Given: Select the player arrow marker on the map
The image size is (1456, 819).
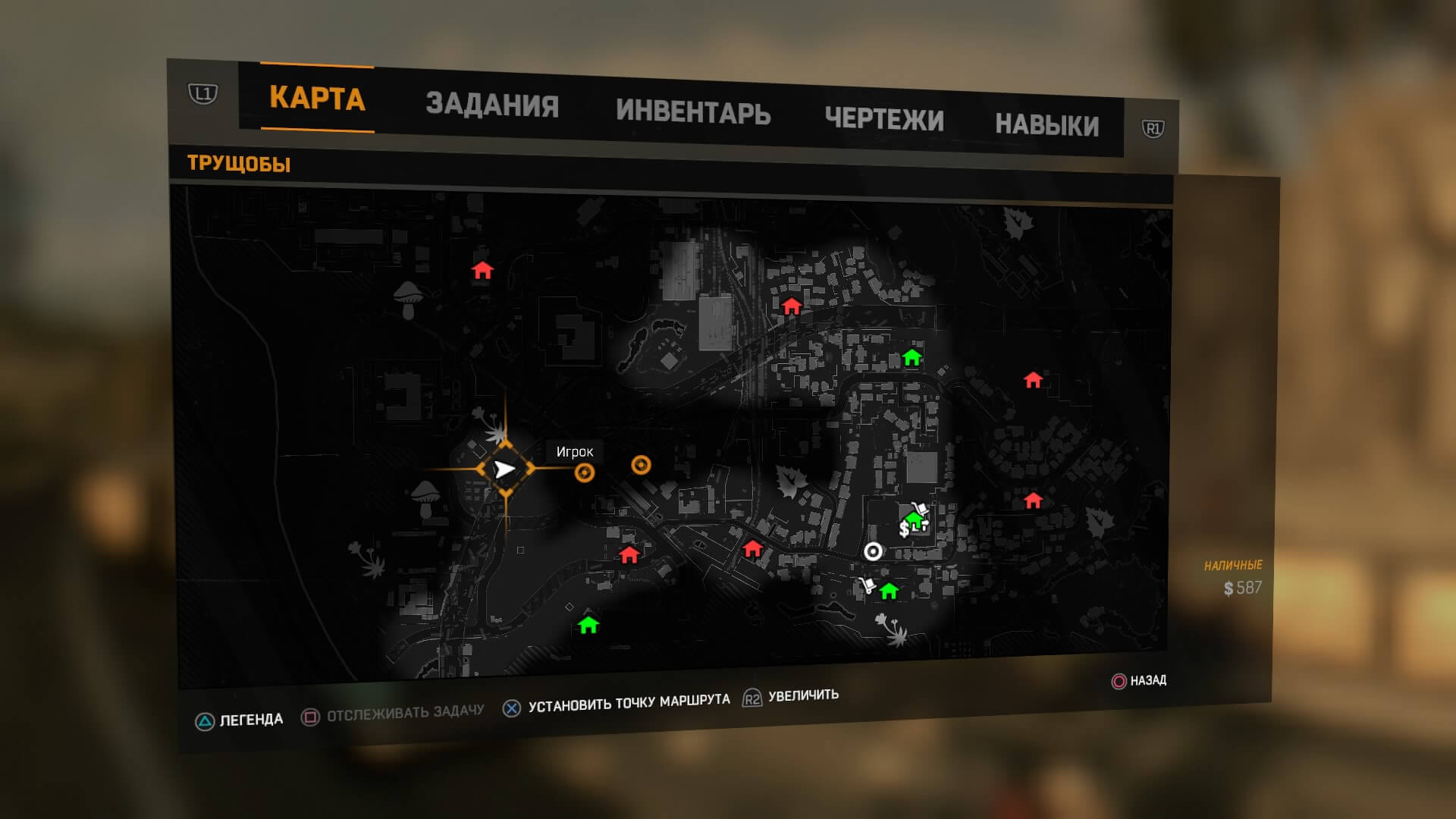Looking at the screenshot, I should coord(504,470).
